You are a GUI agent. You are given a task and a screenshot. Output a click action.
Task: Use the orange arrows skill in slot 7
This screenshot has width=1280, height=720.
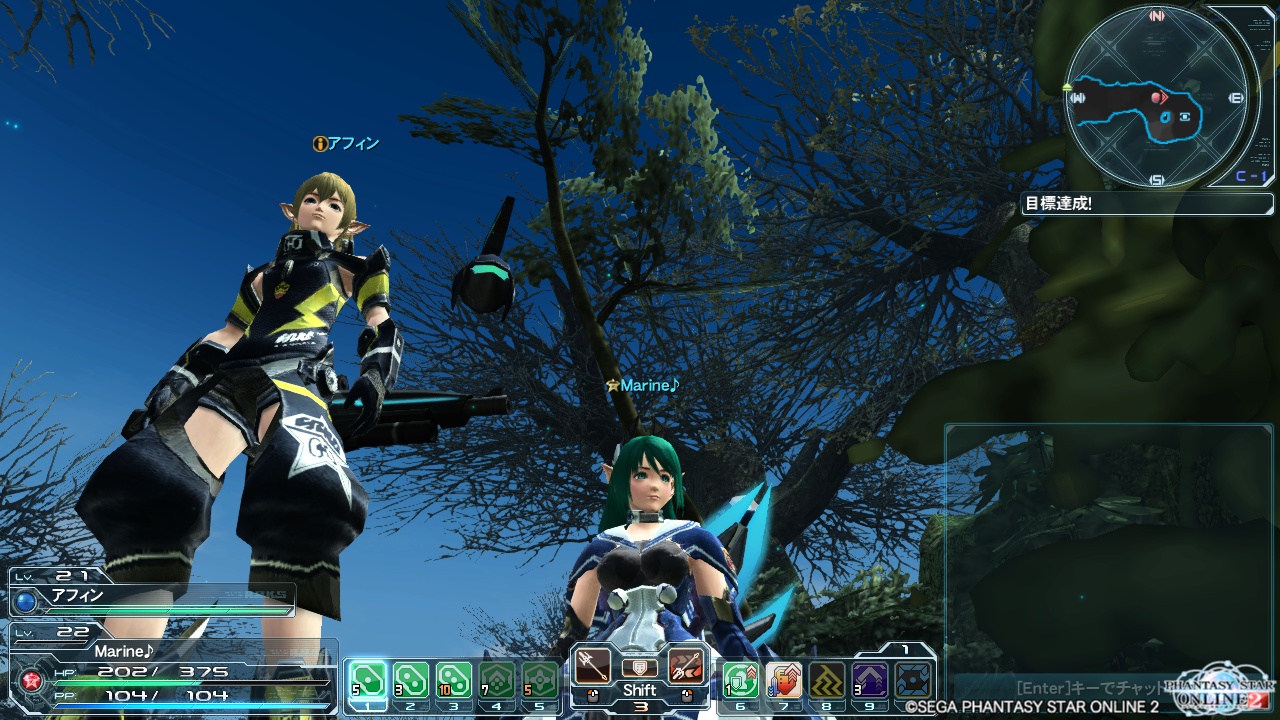click(x=784, y=681)
